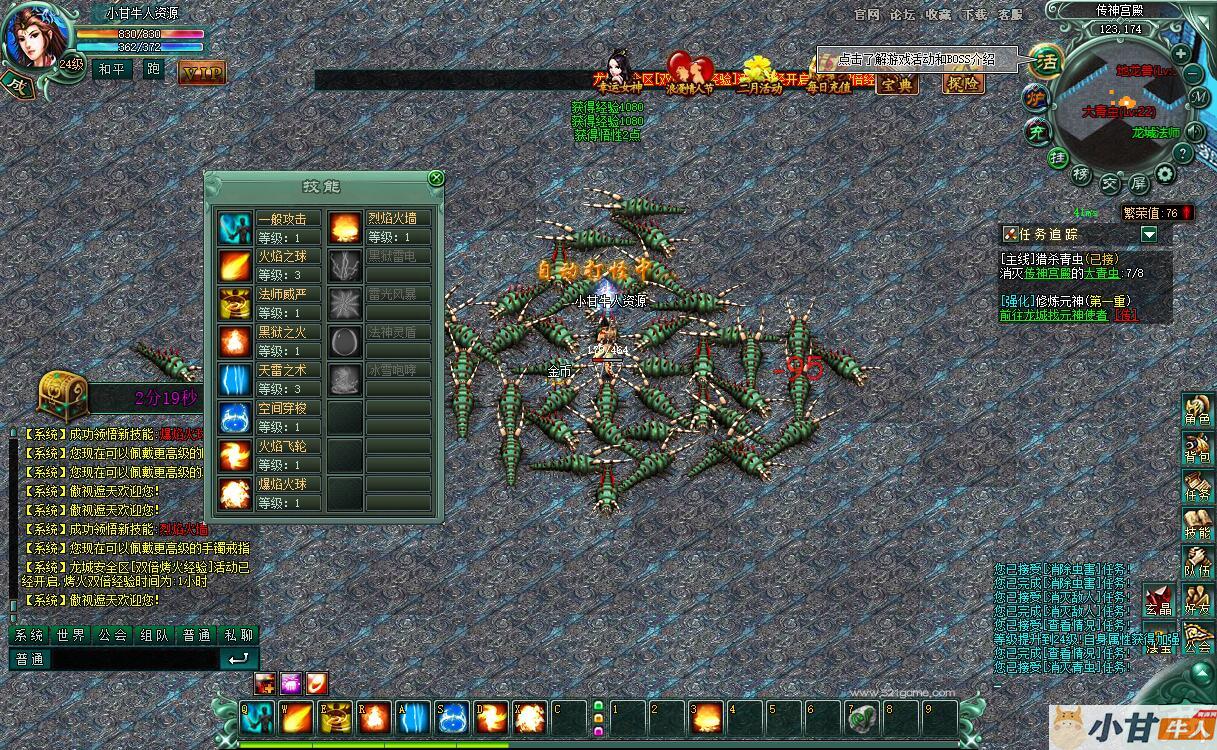1217x750 pixels.
Task: Select the 火焰之球 skill in the skills list
Action: [287, 256]
